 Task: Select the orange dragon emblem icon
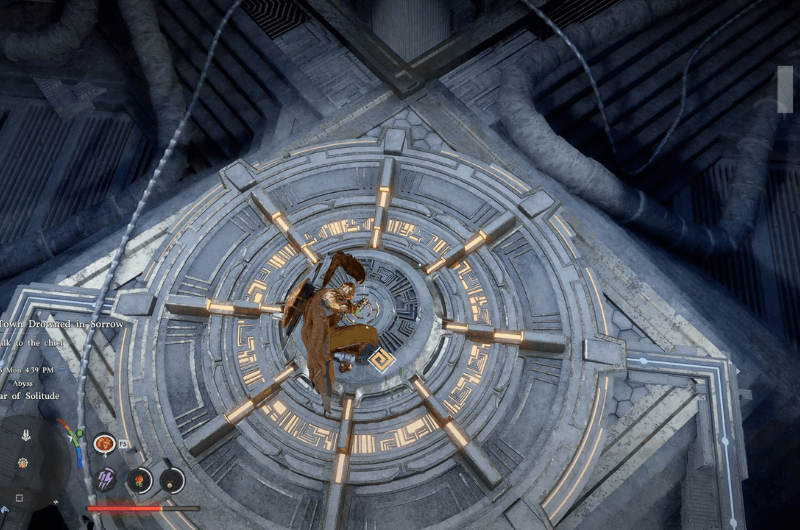click(x=103, y=442)
